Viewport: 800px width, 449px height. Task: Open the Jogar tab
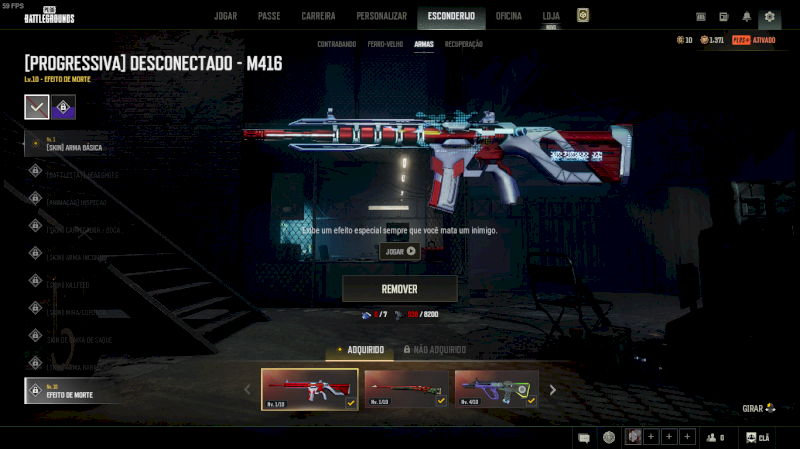click(226, 16)
